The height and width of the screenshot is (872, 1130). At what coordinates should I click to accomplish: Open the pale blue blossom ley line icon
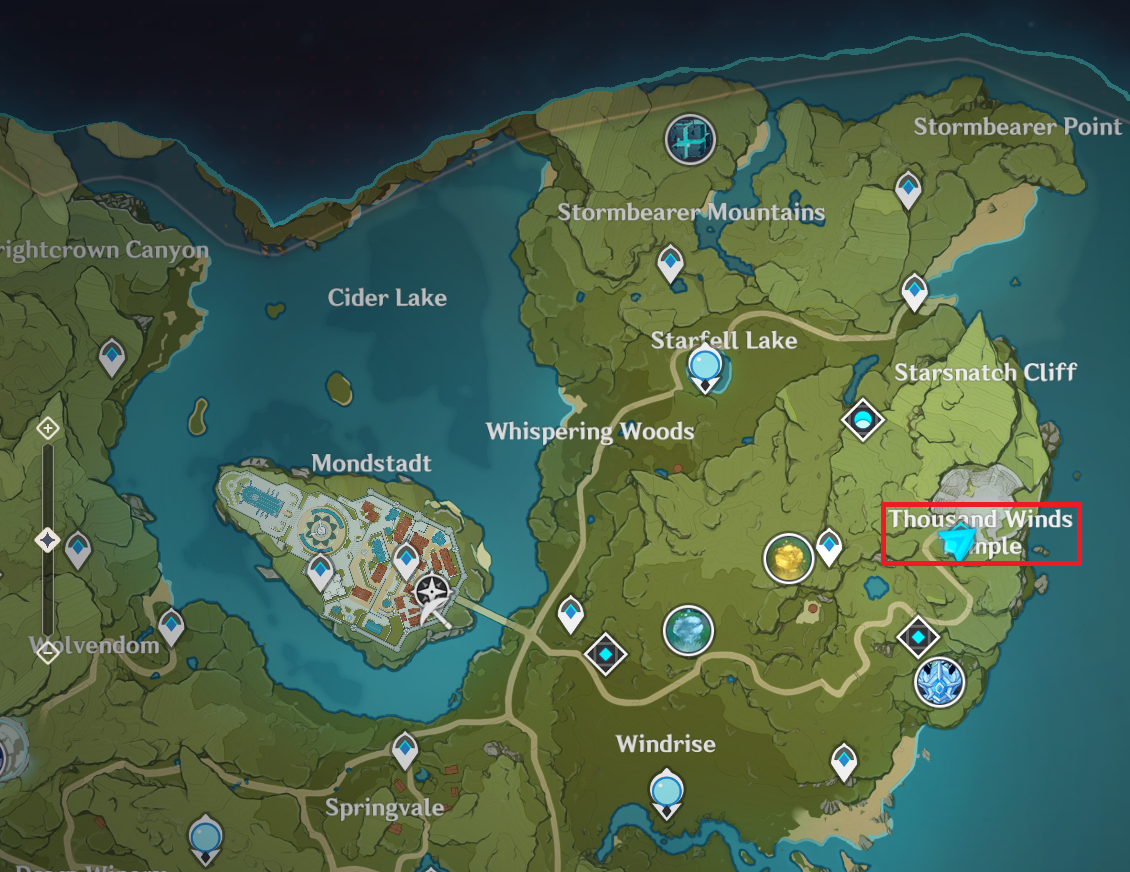pyautogui.click(x=688, y=631)
